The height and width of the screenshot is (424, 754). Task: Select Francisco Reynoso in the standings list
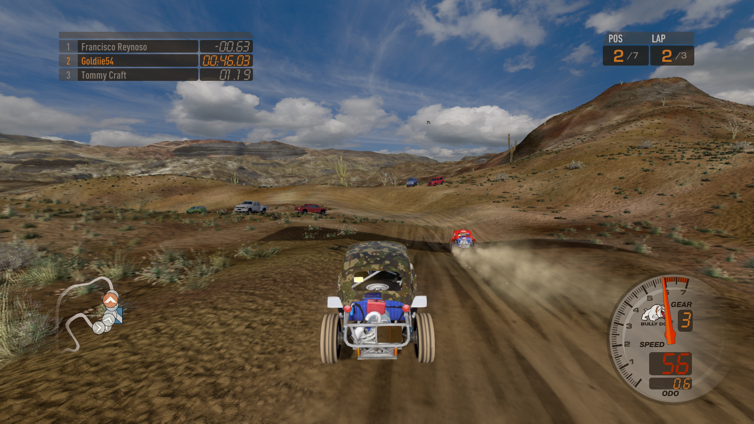155,46
